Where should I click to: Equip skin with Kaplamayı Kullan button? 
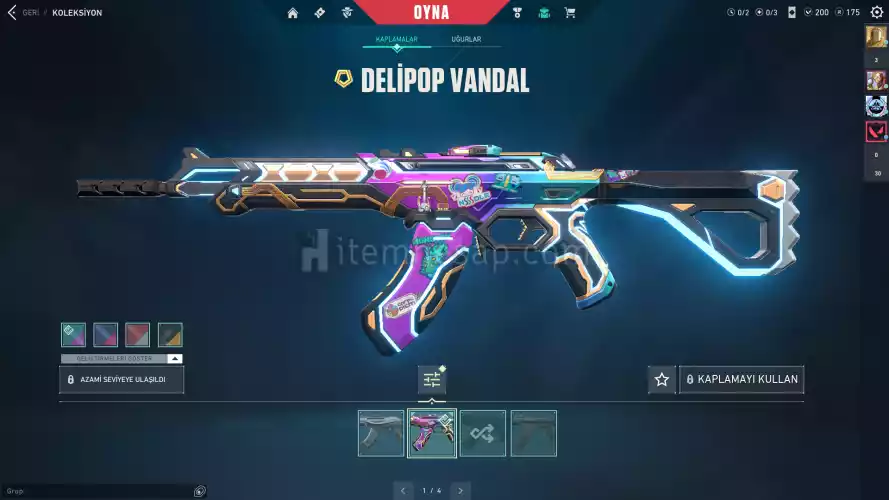[x=741, y=380]
